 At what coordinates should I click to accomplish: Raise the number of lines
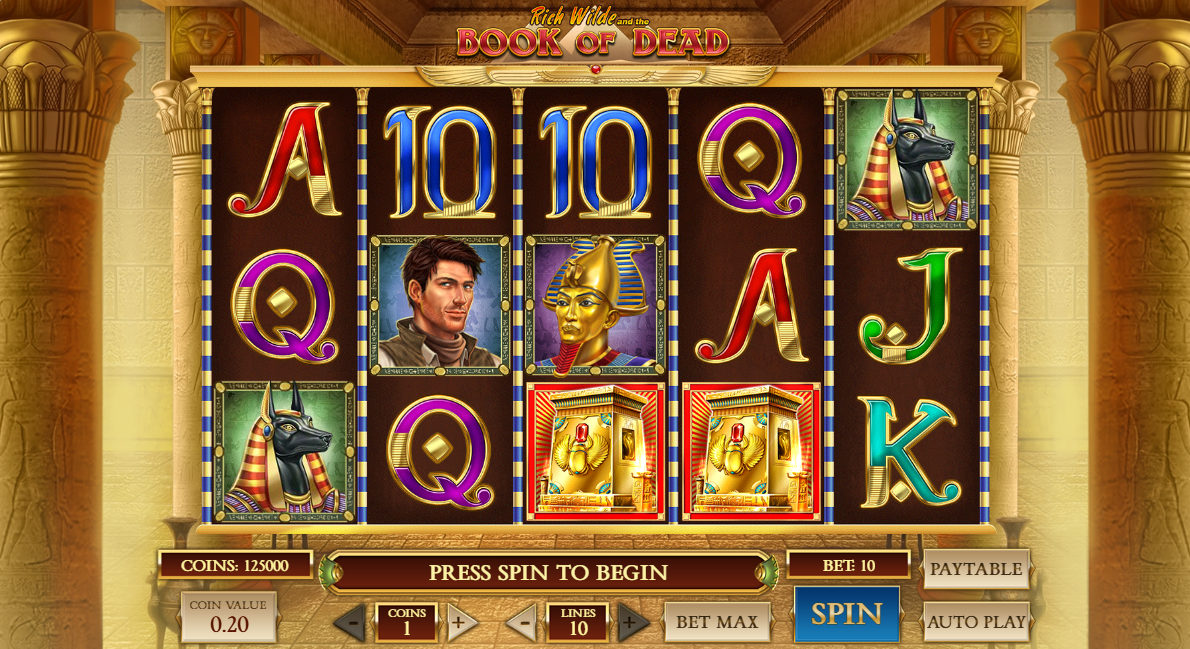(x=632, y=622)
